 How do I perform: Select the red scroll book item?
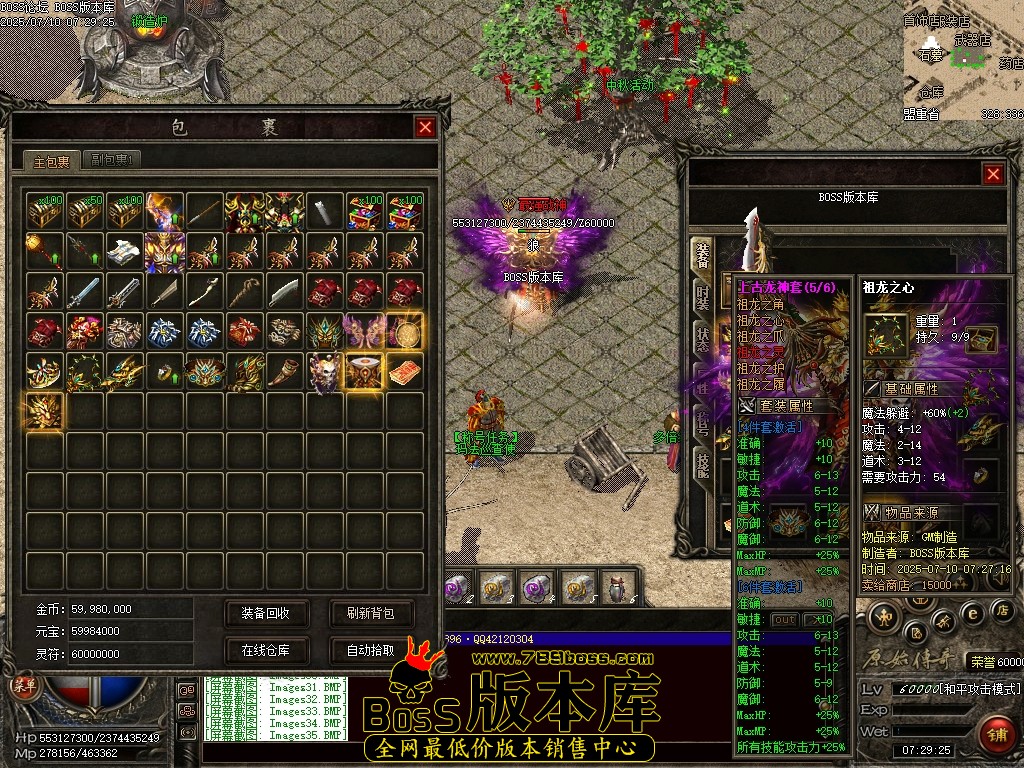pos(405,371)
